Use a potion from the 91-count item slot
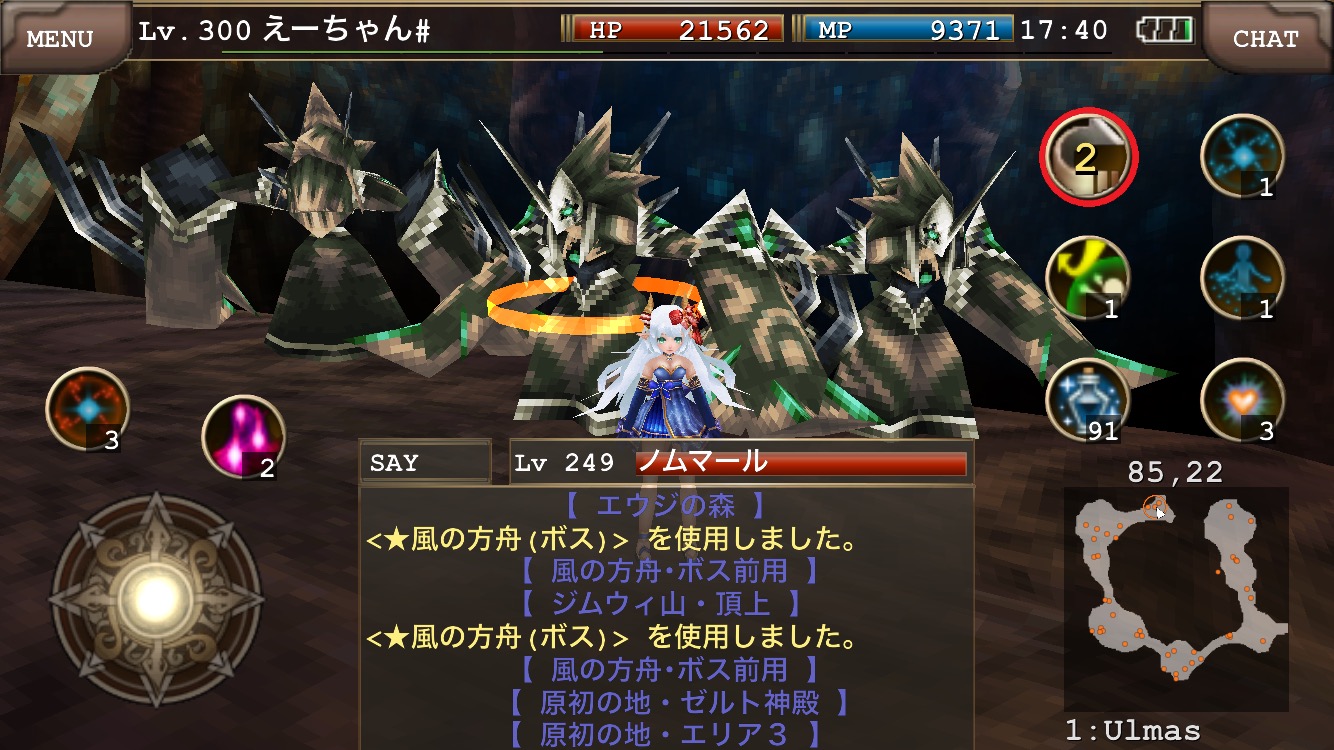 (1087, 399)
